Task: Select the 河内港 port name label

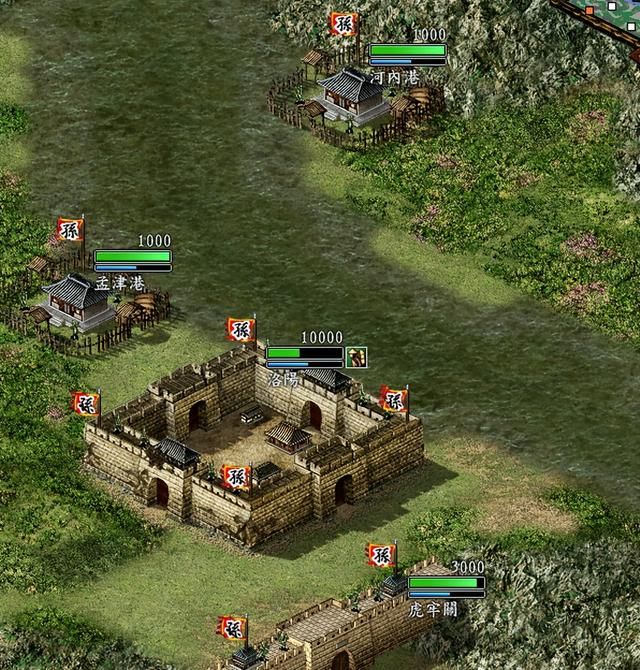Action: tap(394, 77)
